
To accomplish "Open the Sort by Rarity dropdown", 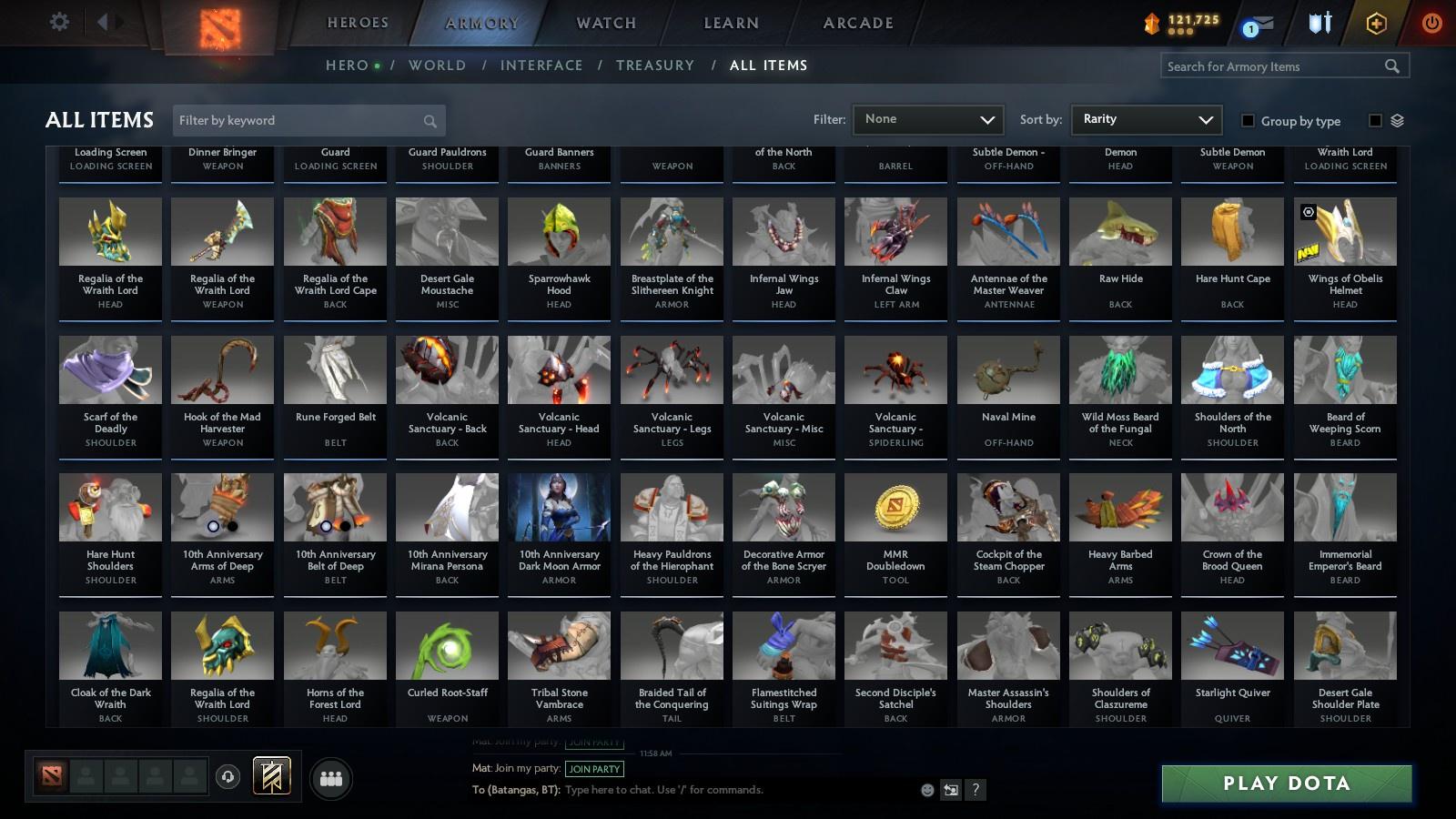I will pyautogui.click(x=1146, y=119).
